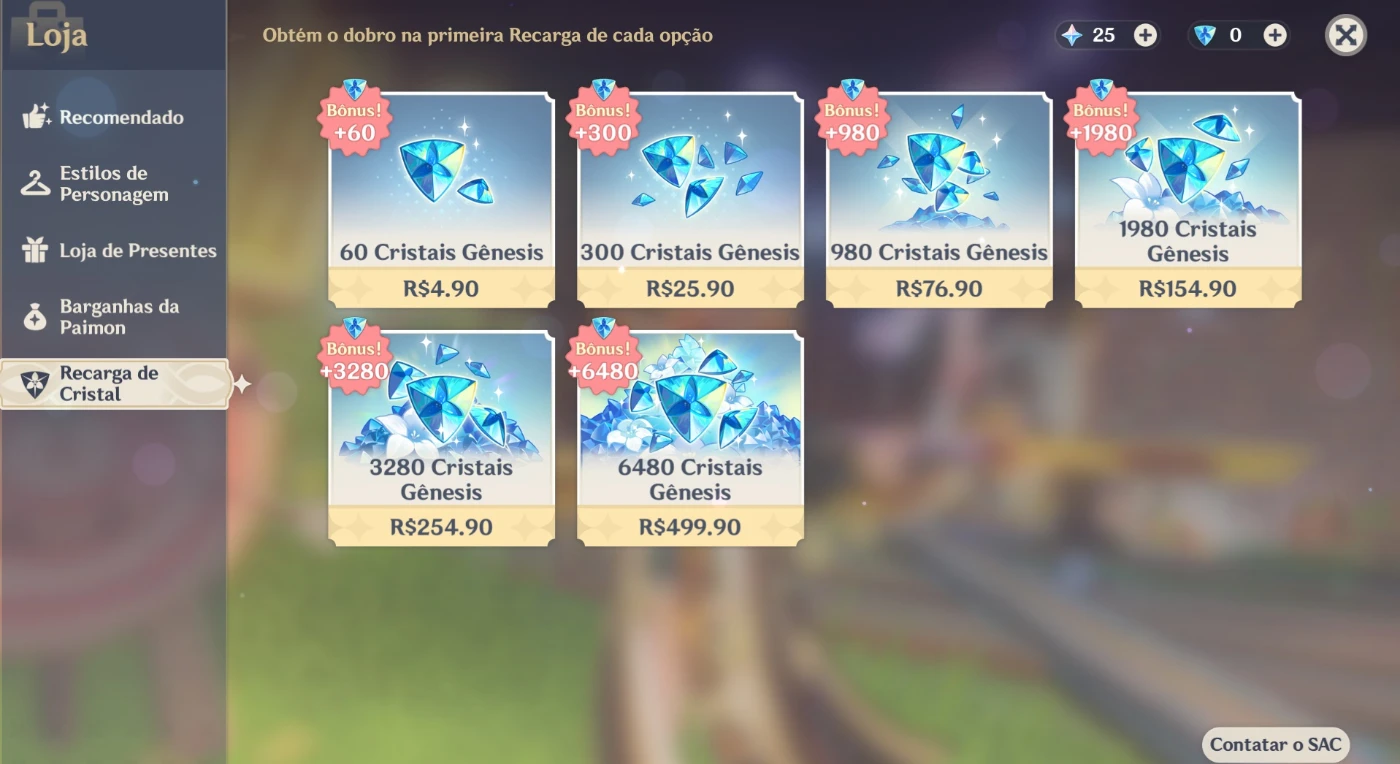Click the Primogem currency icon at the top
This screenshot has height=764, width=1400.
tap(1072, 34)
